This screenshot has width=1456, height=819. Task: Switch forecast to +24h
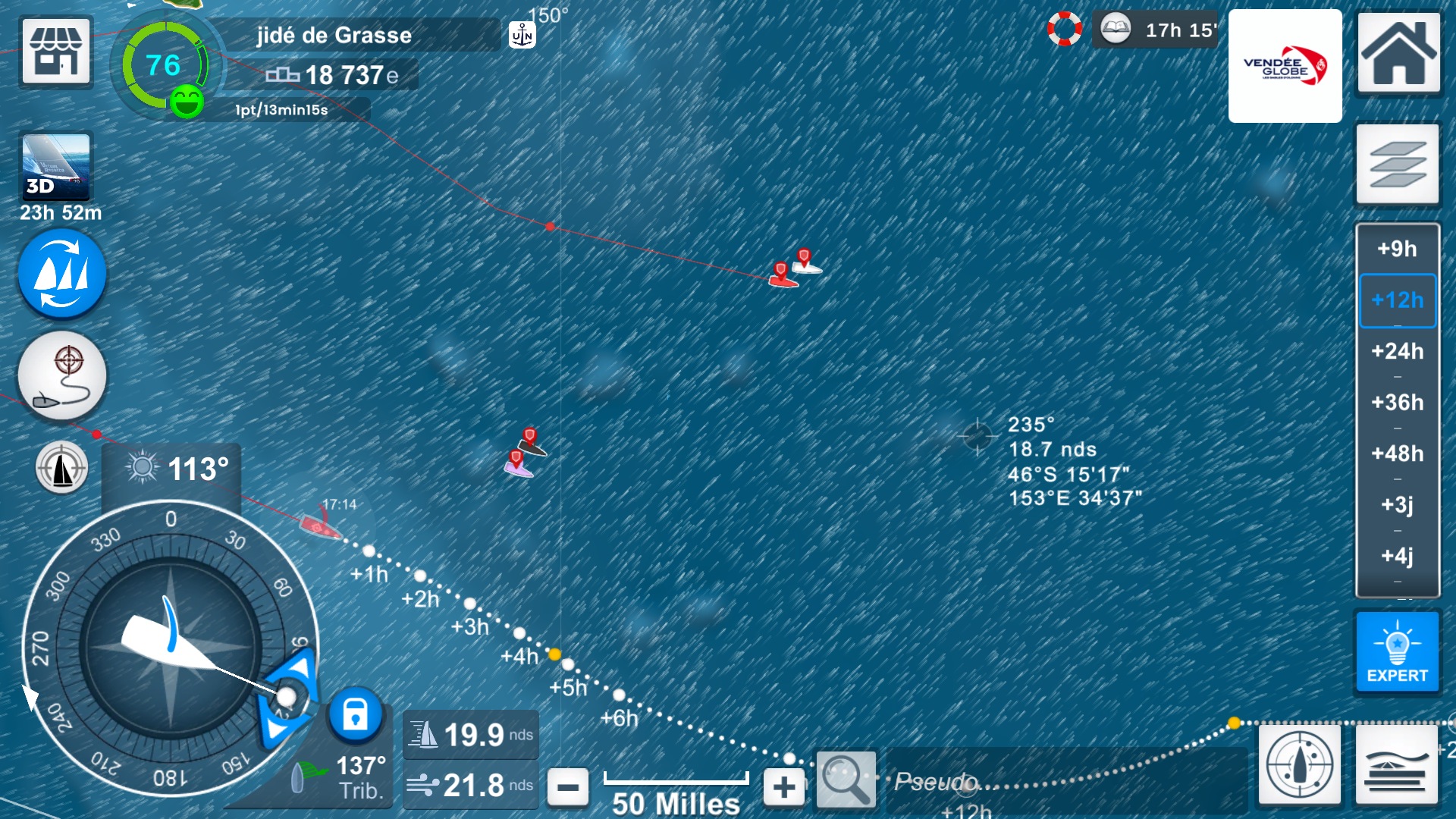click(1397, 351)
